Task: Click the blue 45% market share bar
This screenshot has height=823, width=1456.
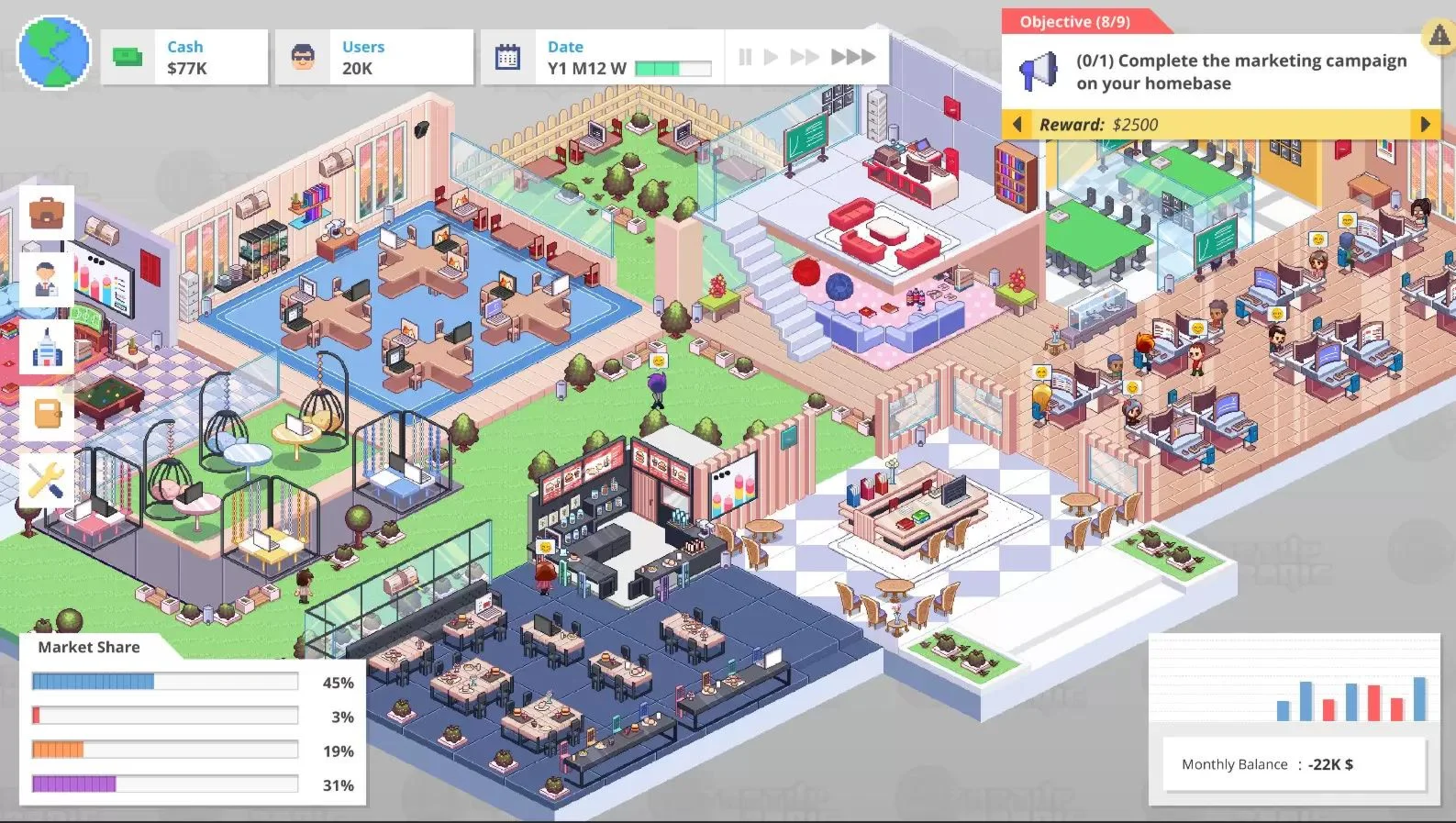Action: [x=94, y=680]
